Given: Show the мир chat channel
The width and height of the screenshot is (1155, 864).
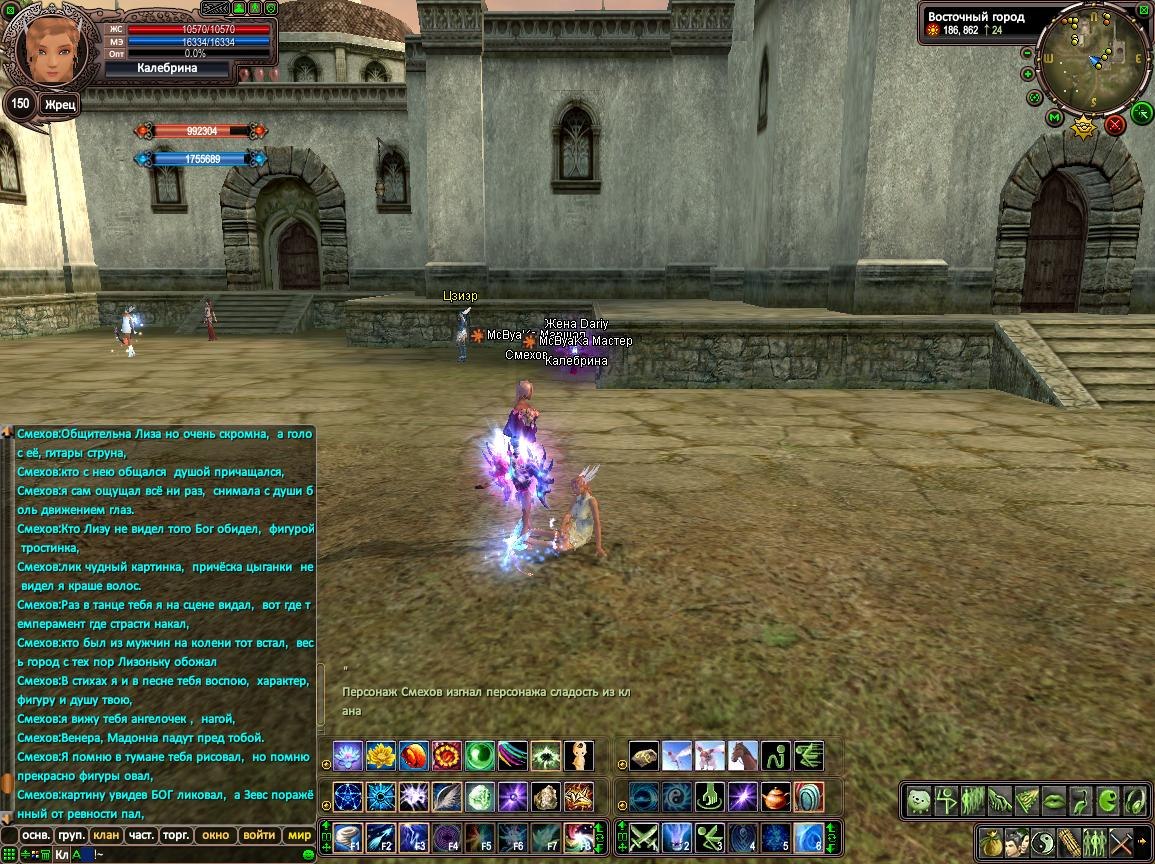Looking at the screenshot, I should (x=299, y=835).
